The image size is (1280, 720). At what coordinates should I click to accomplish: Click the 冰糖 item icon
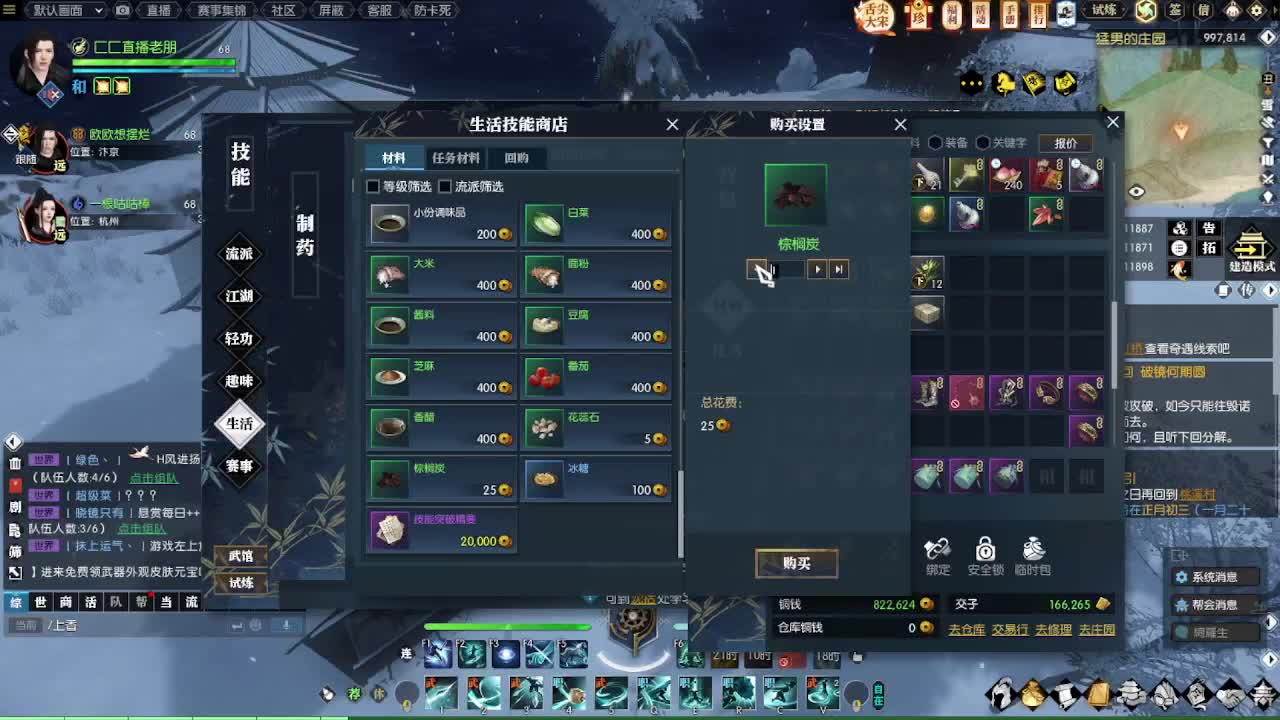545,479
